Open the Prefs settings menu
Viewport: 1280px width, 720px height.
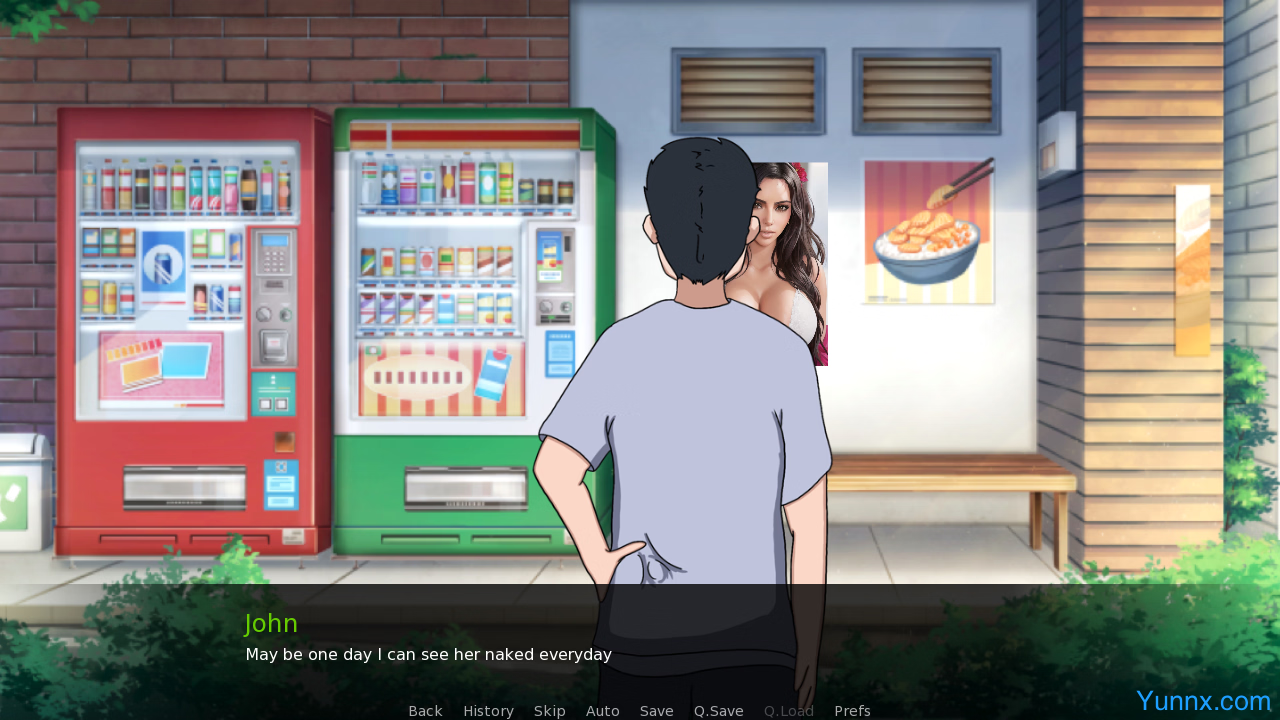852,711
